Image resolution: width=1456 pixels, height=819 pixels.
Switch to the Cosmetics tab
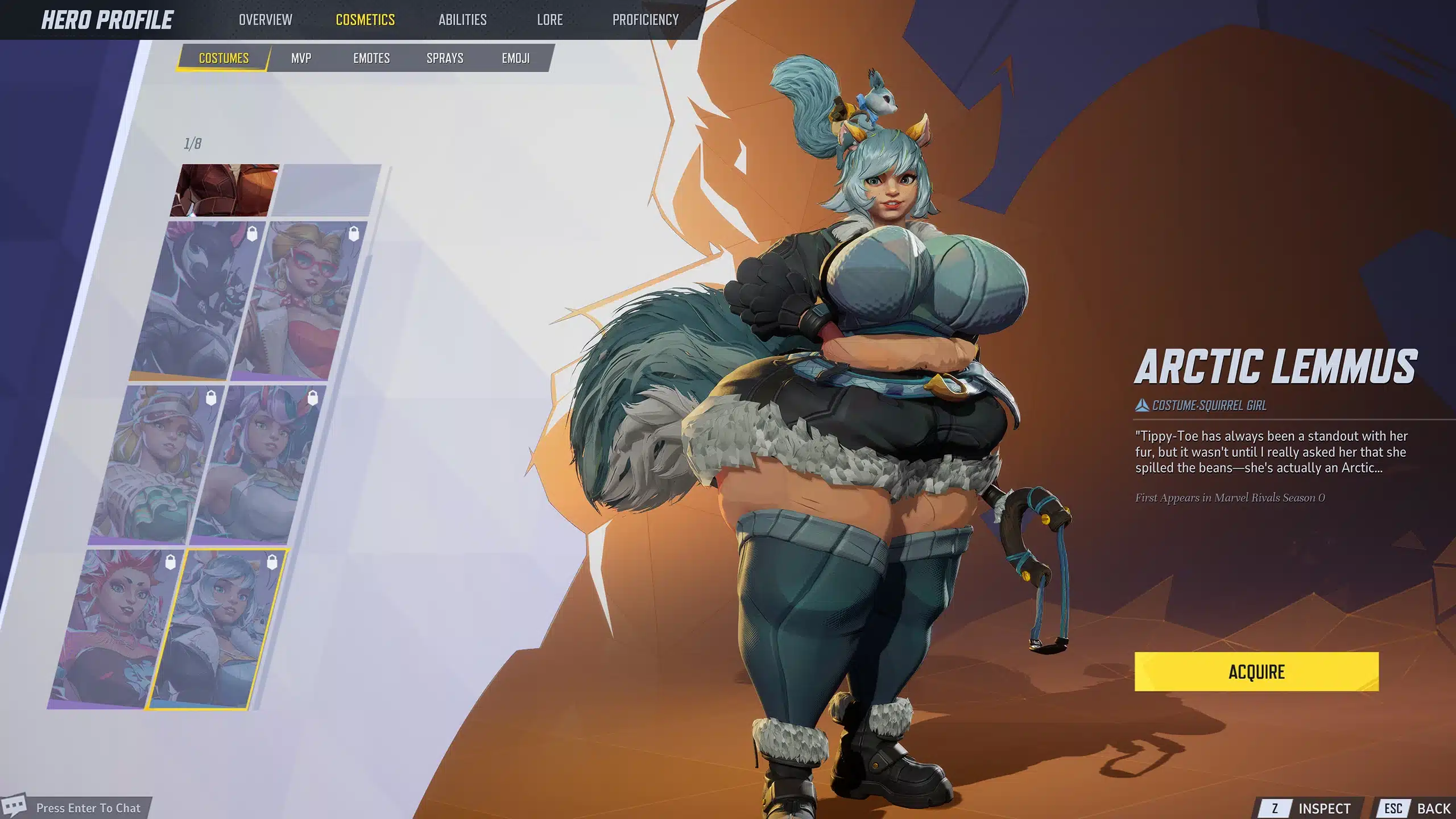tap(365, 20)
